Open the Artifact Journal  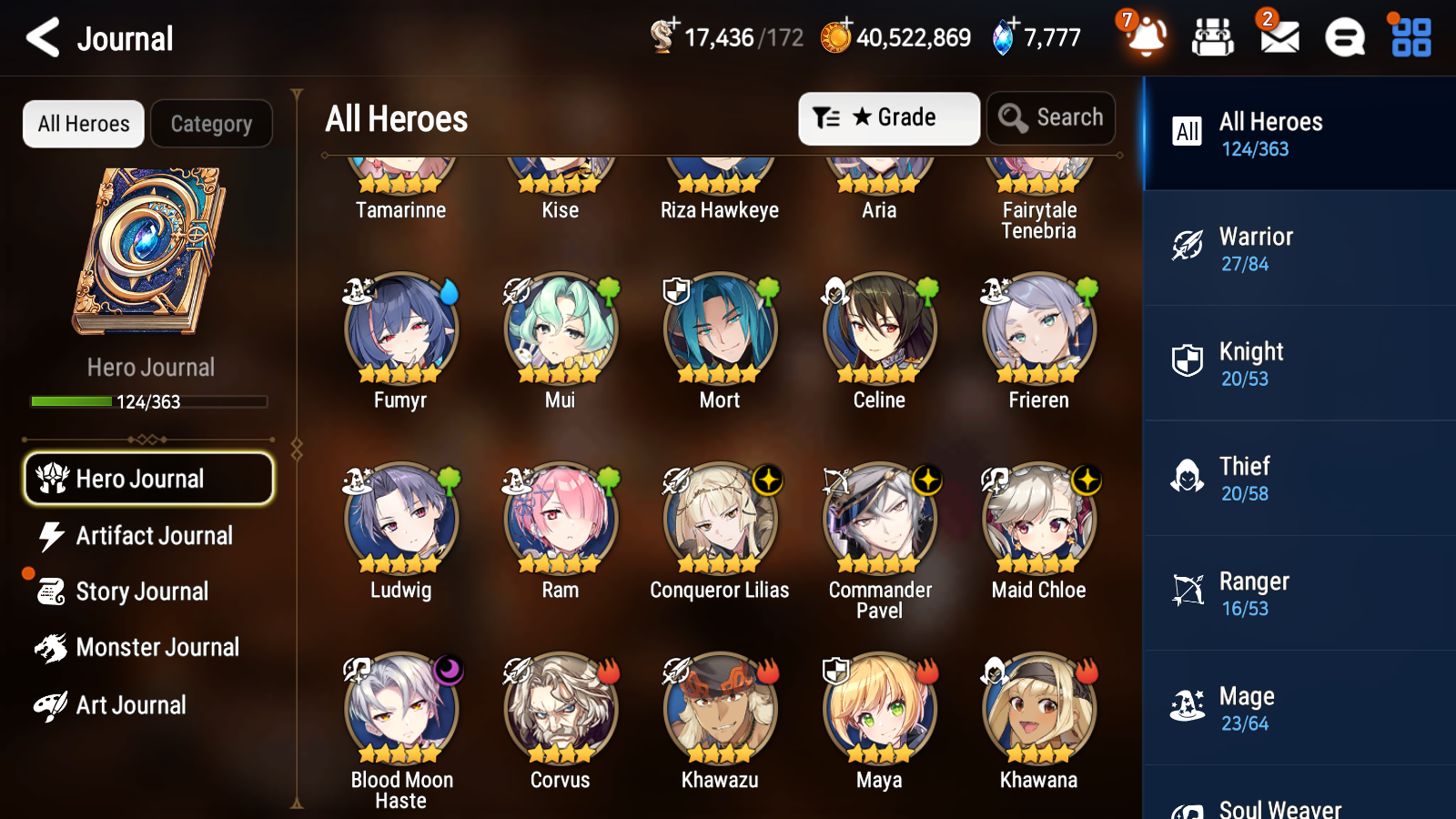coord(155,536)
